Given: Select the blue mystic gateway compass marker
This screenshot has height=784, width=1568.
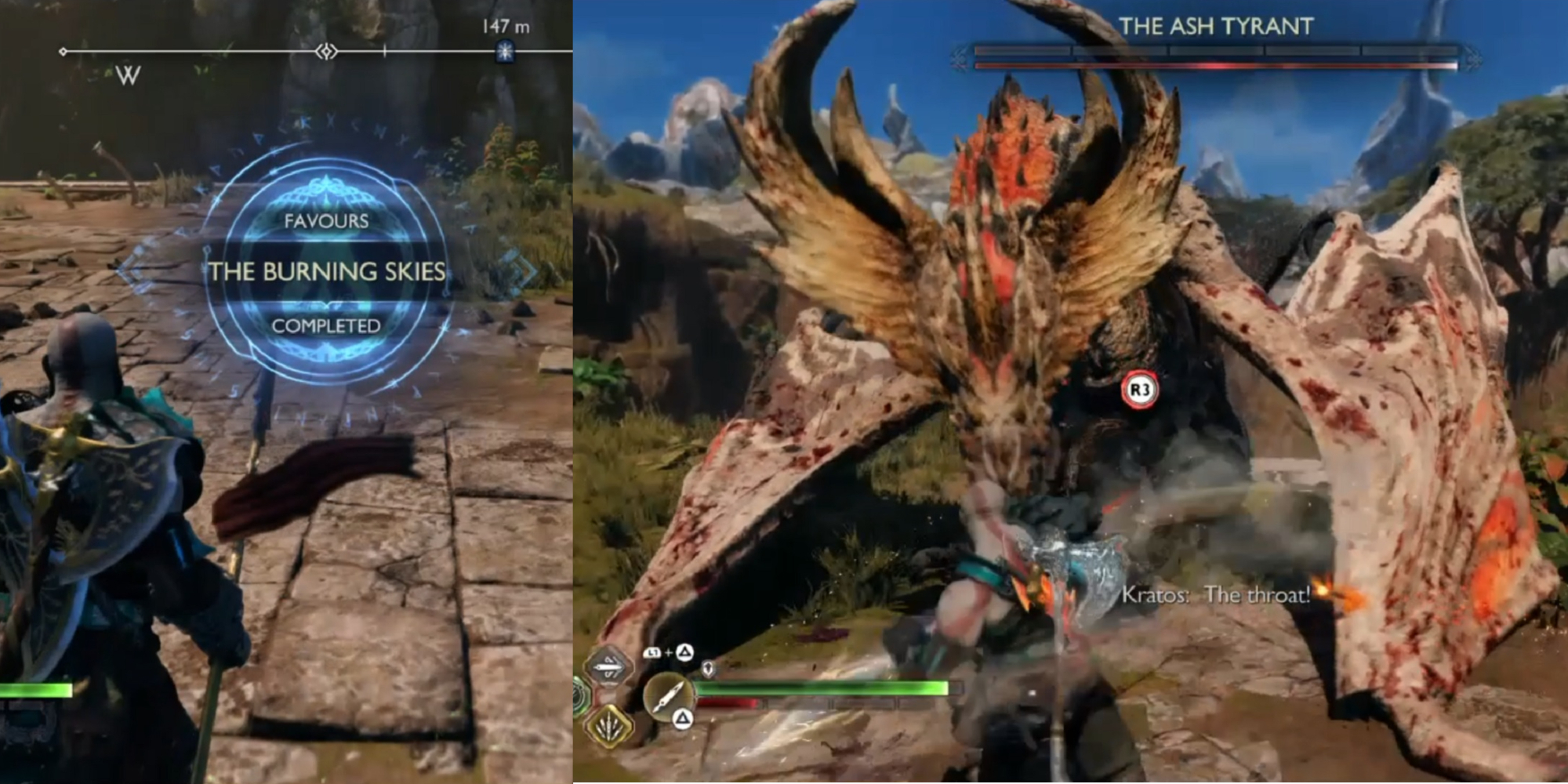Looking at the screenshot, I should click(506, 52).
